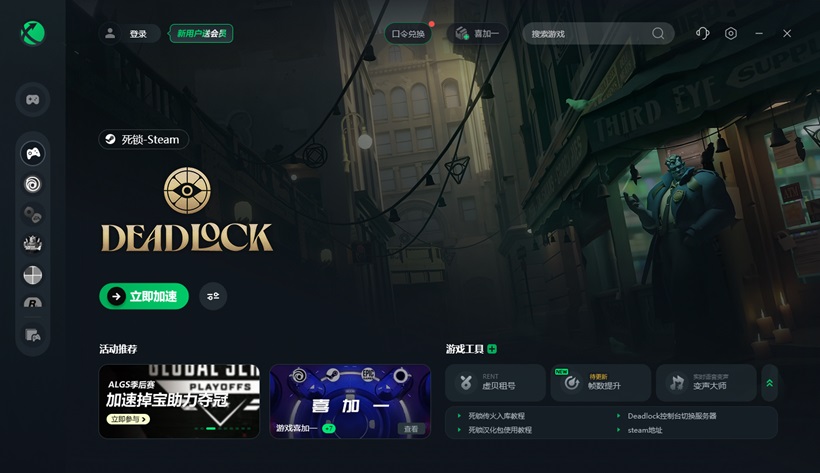Screen dimensions: 820x473
Task: Open the 帧数提升 FPS boost tool
Action: click(x=600, y=383)
